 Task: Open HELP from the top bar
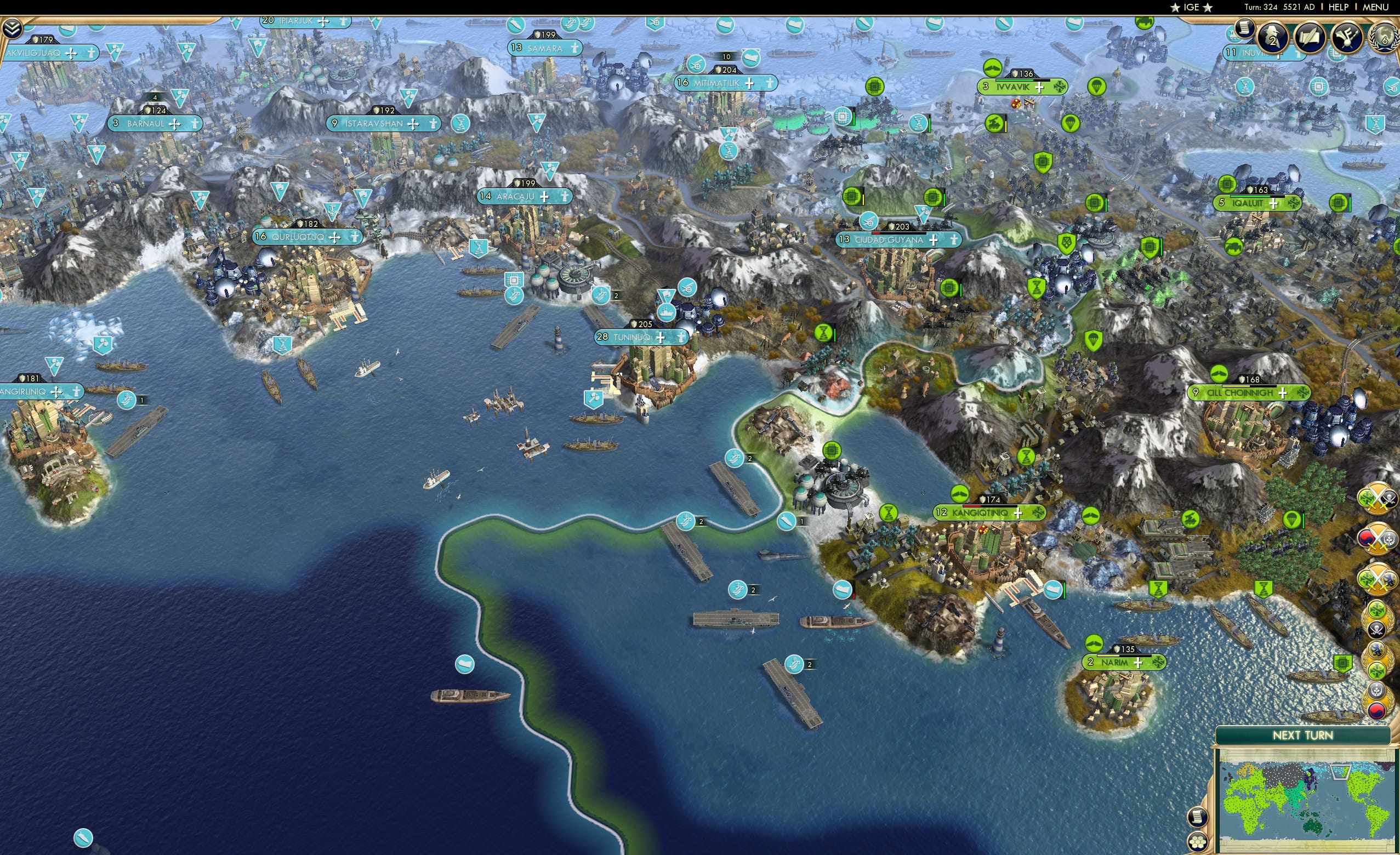point(1339,7)
